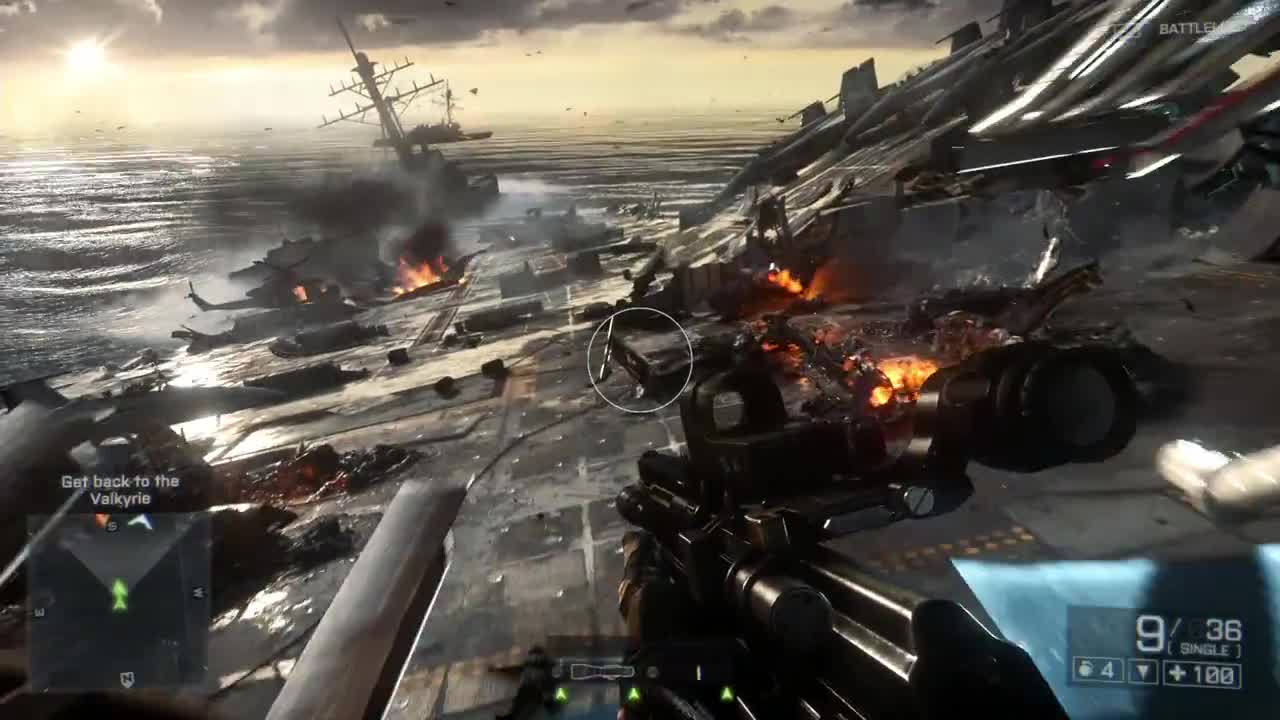Click the rightmost green squad chevron
1280x720 pixels.
click(x=727, y=694)
